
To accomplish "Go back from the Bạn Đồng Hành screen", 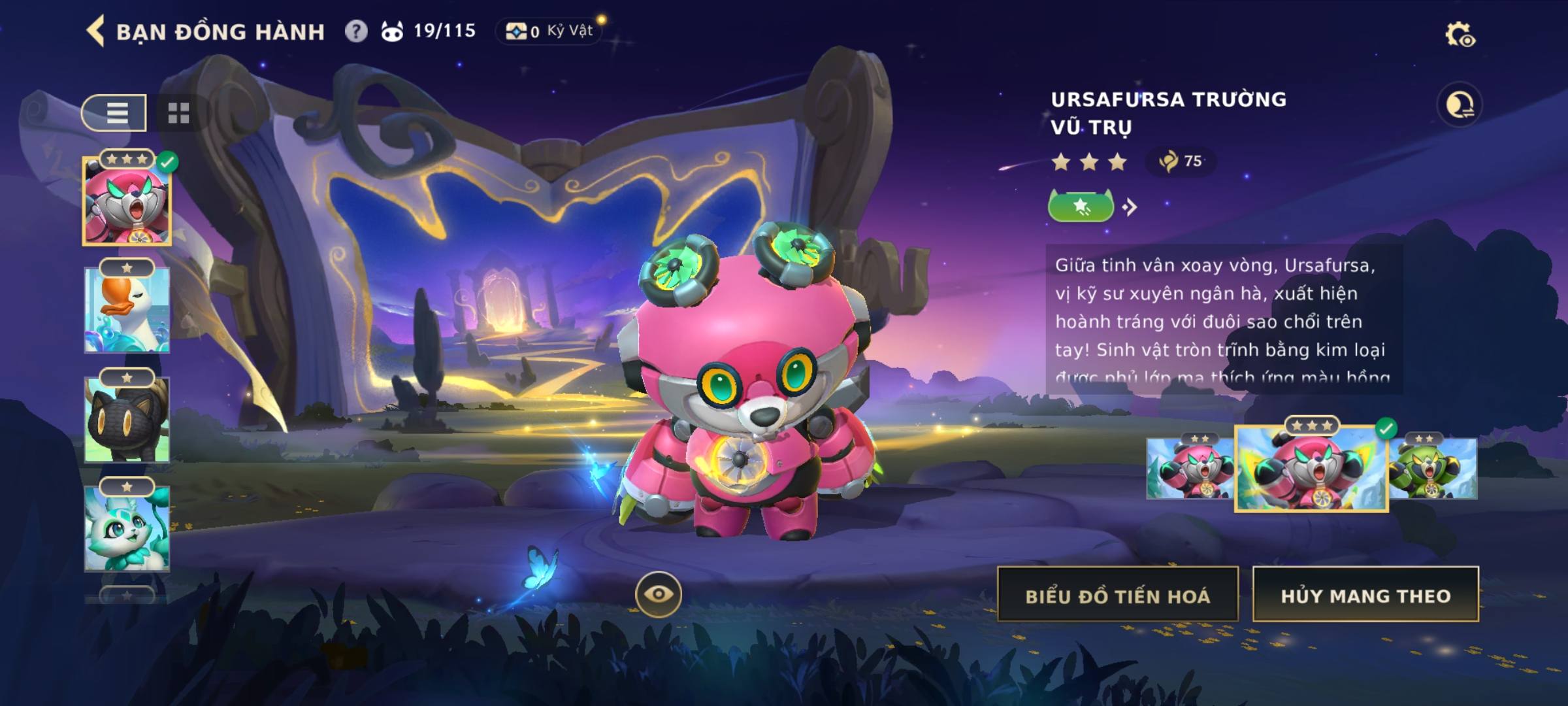I will click(x=96, y=31).
